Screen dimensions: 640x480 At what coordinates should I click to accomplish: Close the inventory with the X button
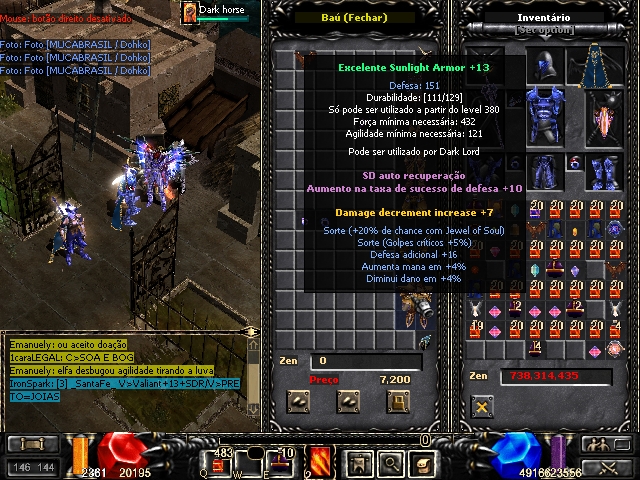tap(483, 407)
